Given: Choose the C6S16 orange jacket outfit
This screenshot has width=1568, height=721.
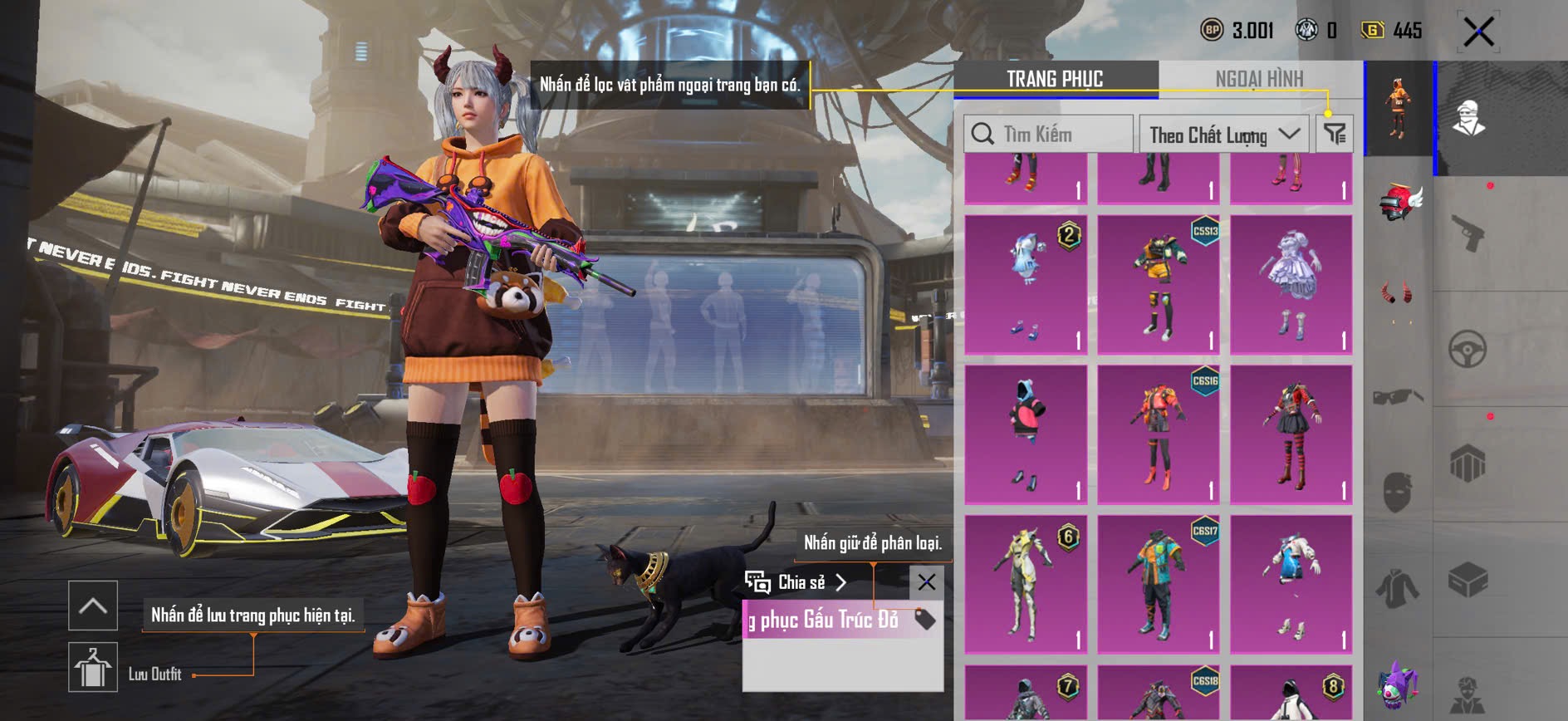Looking at the screenshot, I should tap(1159, 434).
